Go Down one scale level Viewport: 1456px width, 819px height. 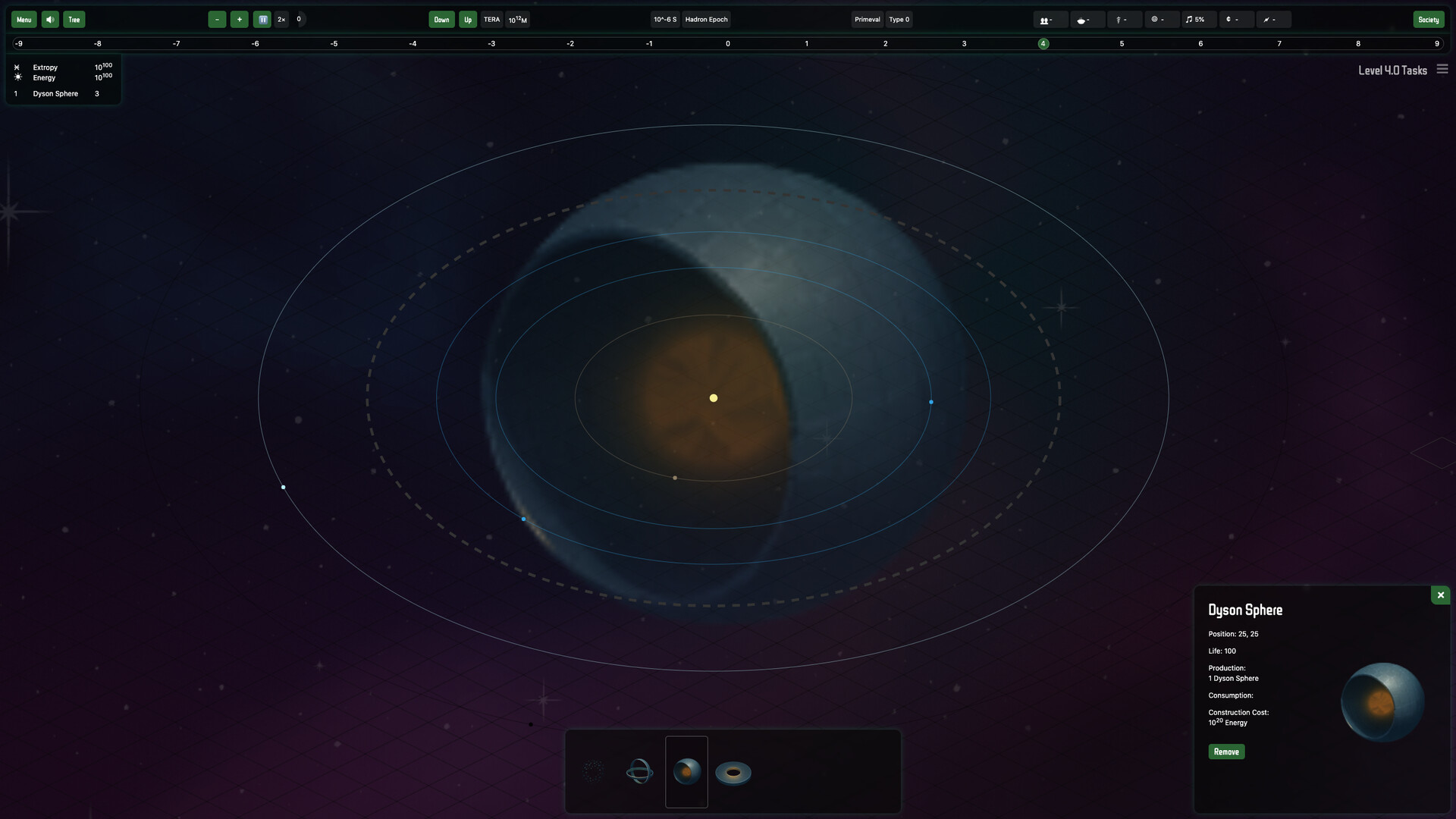pos(441,20)
